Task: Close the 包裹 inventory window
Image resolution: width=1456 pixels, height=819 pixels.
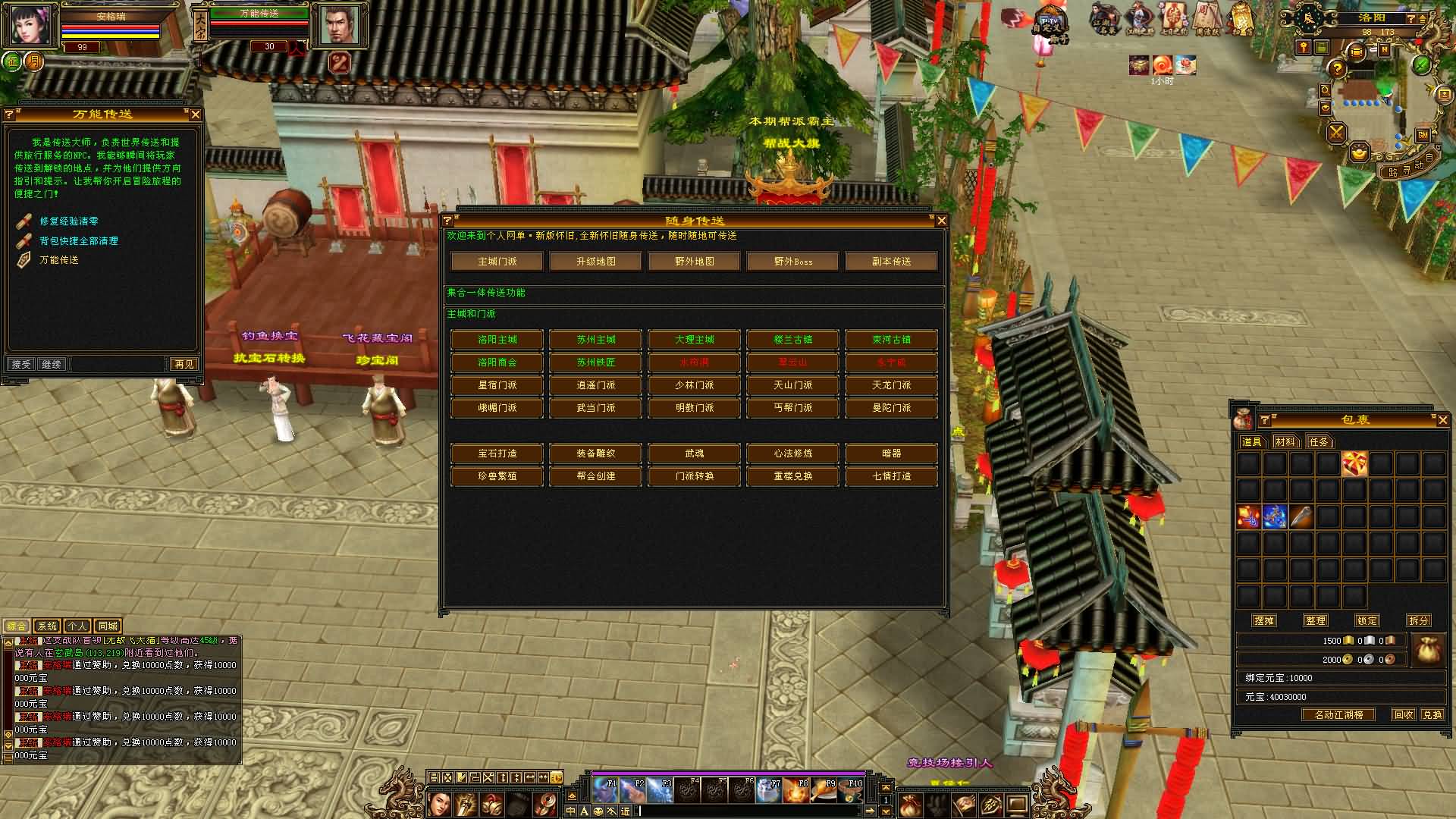Action: [x=1442, y=420]
